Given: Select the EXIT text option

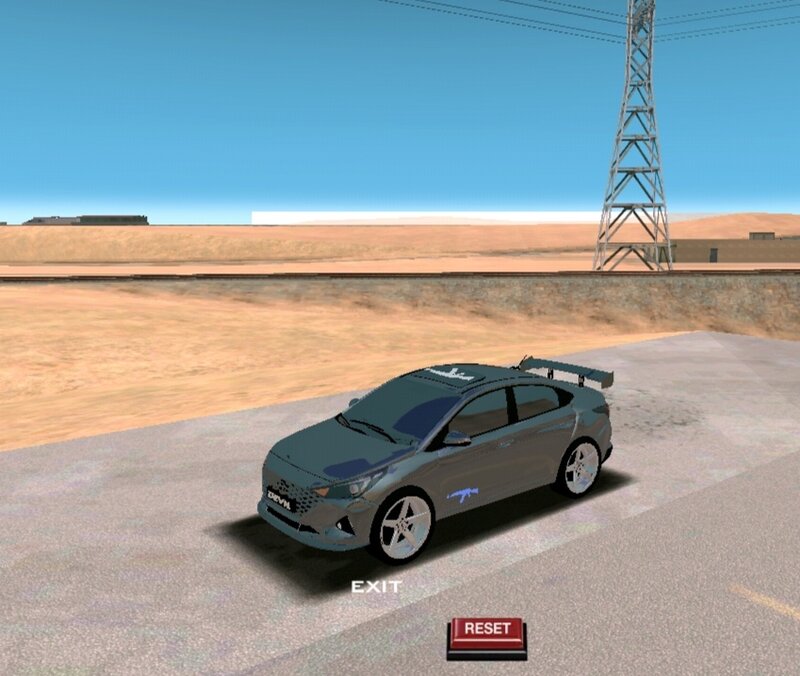Looking at the screenshot, I should pyautogui.click(x=376, y=587).
